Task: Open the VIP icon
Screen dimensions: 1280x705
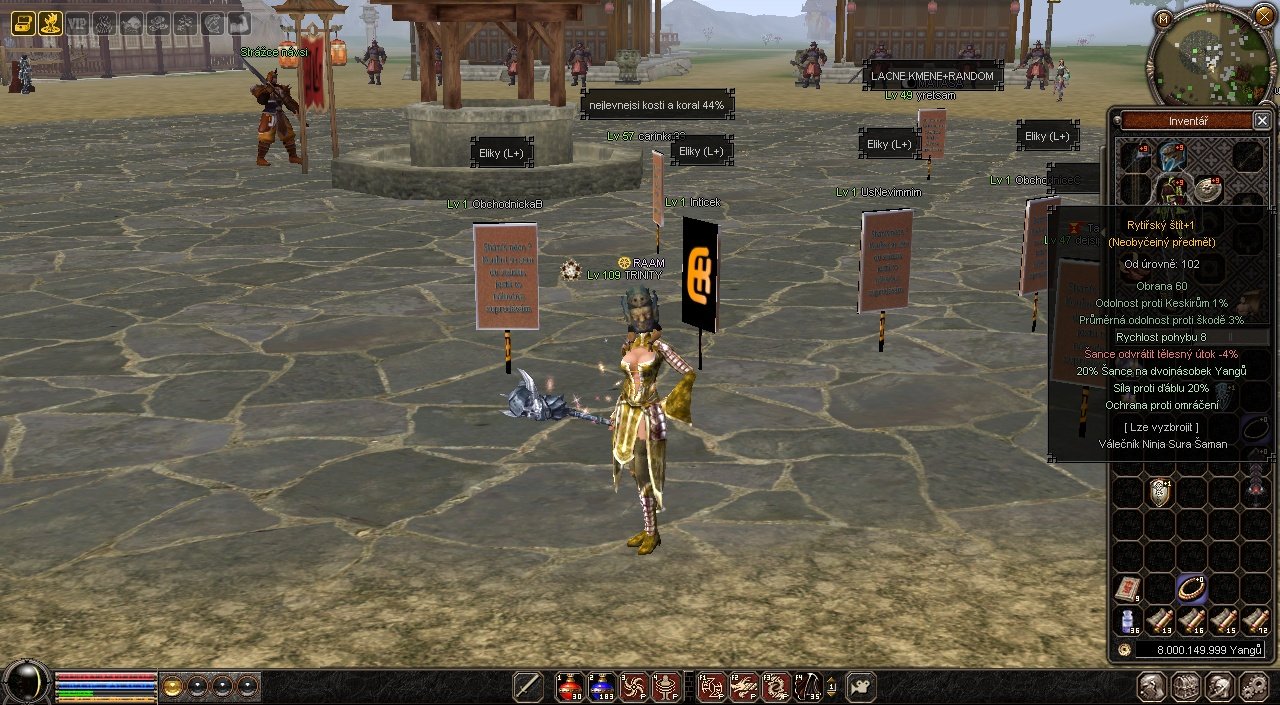Action: 78,23
